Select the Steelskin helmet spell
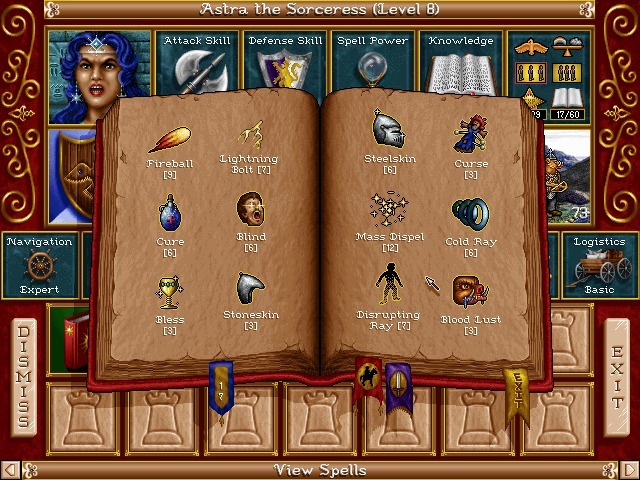The image size is (640, 480). [x=389, y=130]
